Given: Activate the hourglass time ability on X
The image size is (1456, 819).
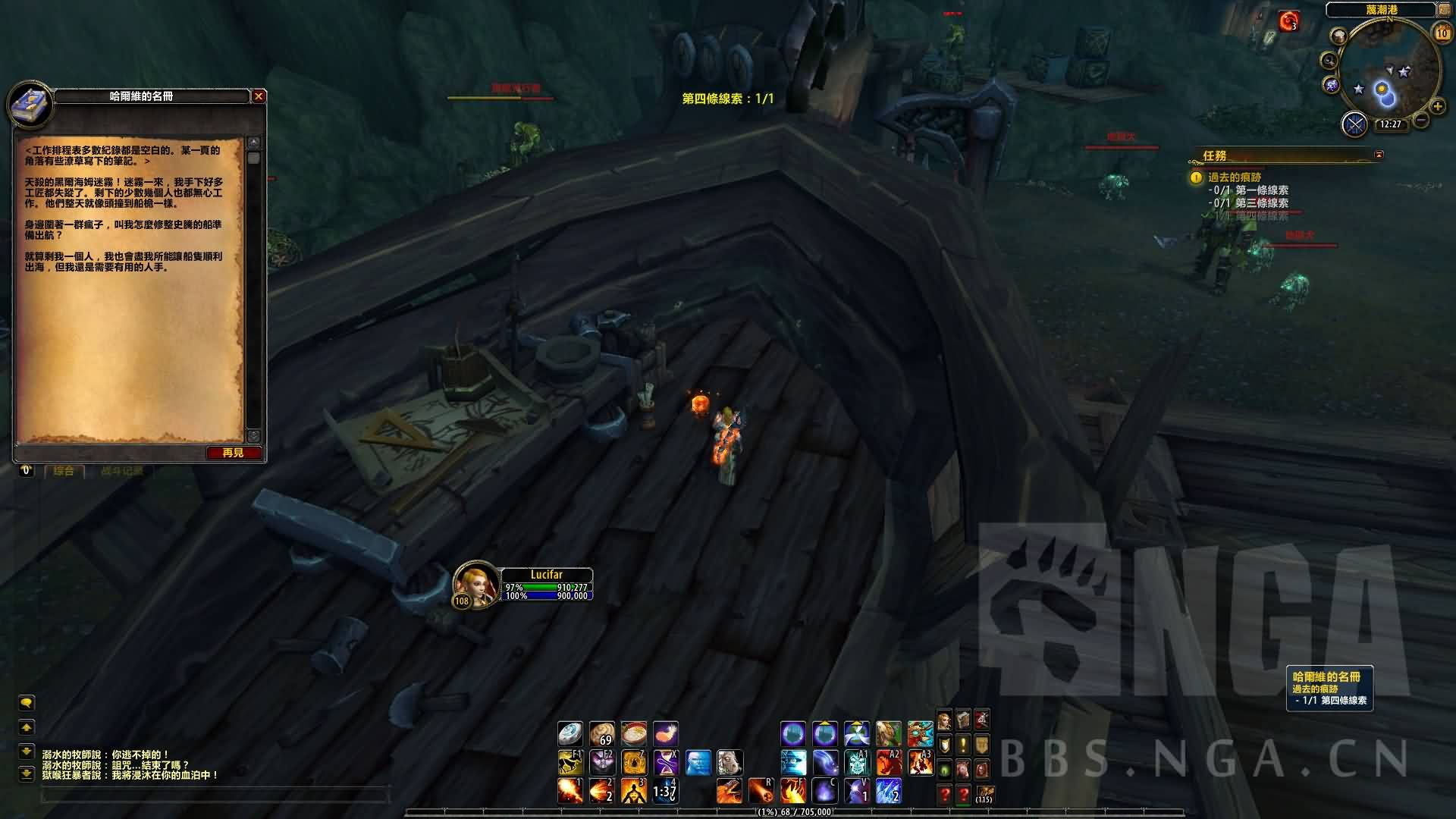Looking at the screenshot, I should 666,761.
